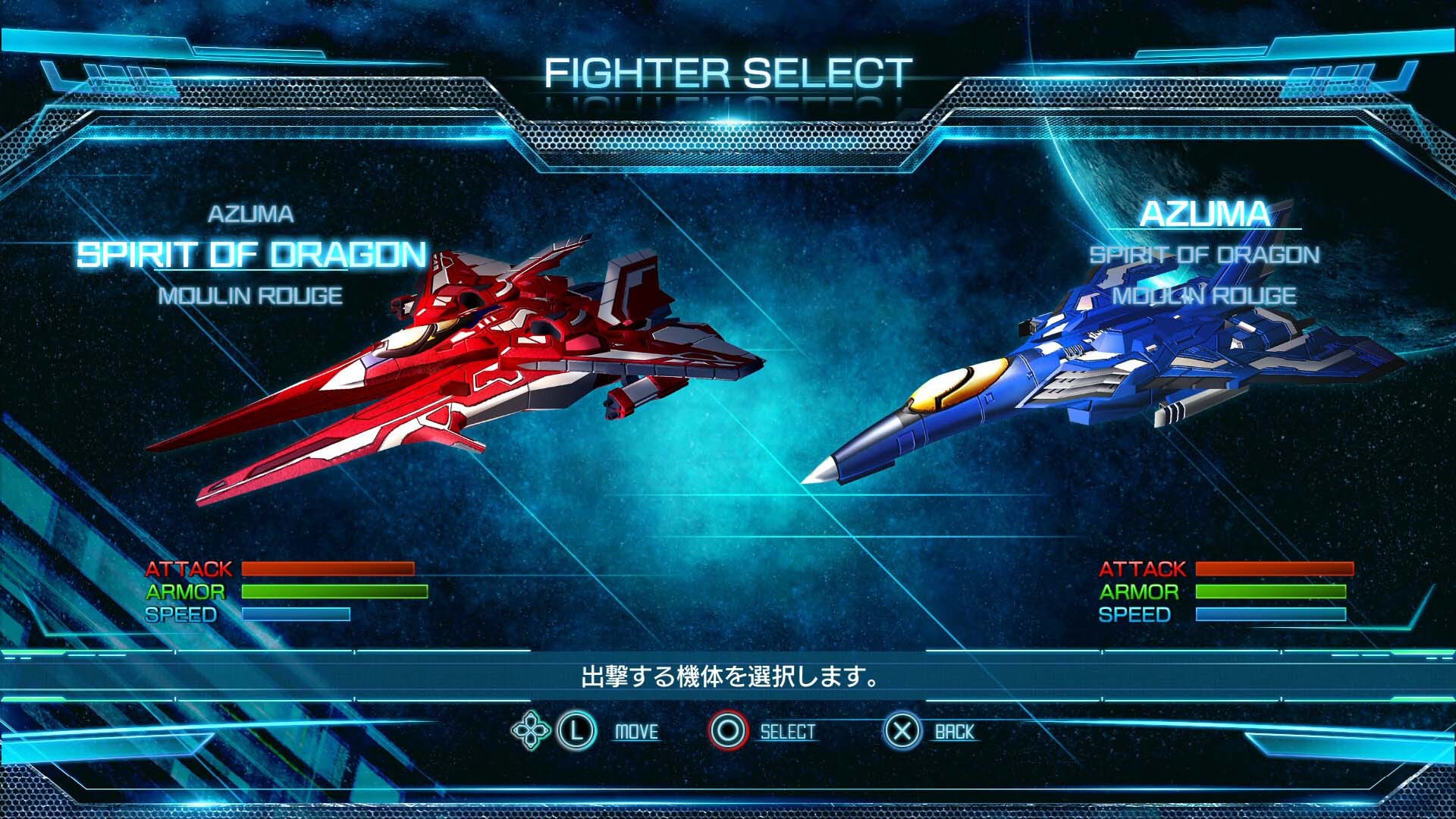
Task: Click the L stick icon for MOVE
Action: (x=577, y=732)
